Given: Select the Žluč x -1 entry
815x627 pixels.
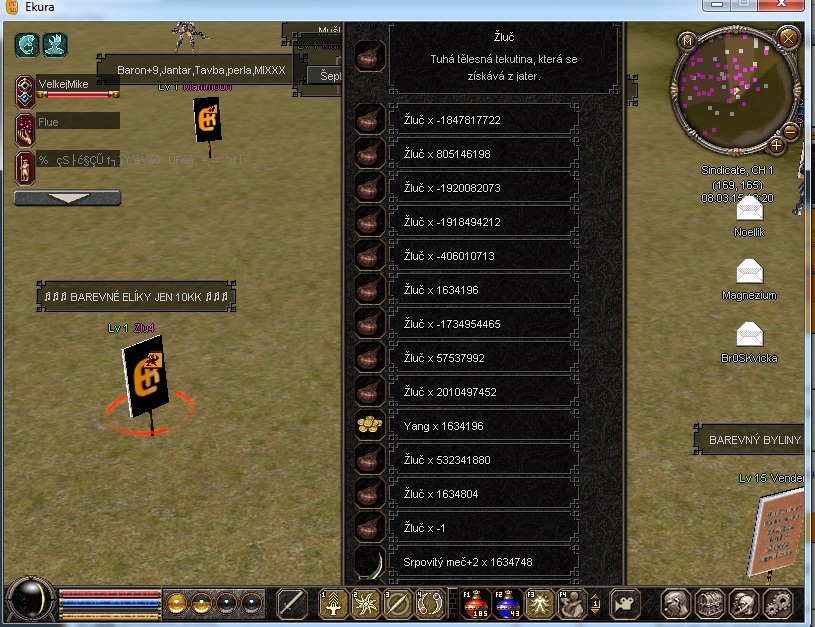Looking at the screenshot, I should (484, 528).
